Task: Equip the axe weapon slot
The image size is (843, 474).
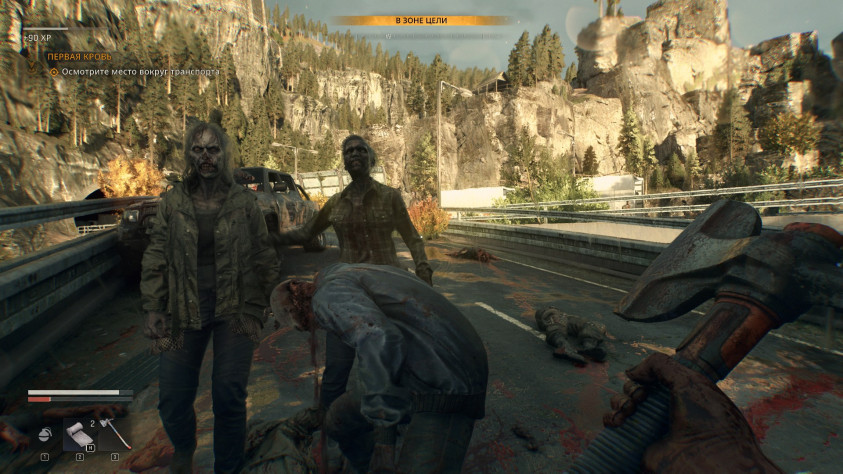Action: coord(115,435)
